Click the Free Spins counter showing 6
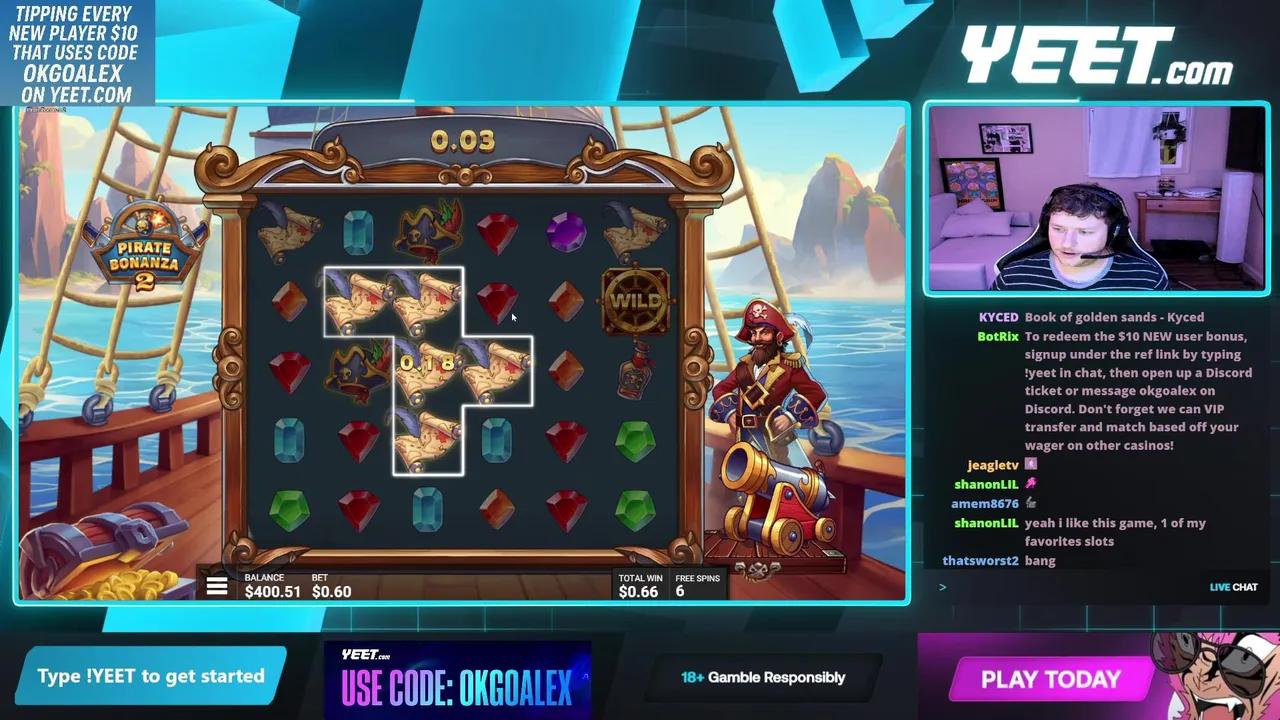Screen dimensions: 1280x720 click(x=697, y=585)
